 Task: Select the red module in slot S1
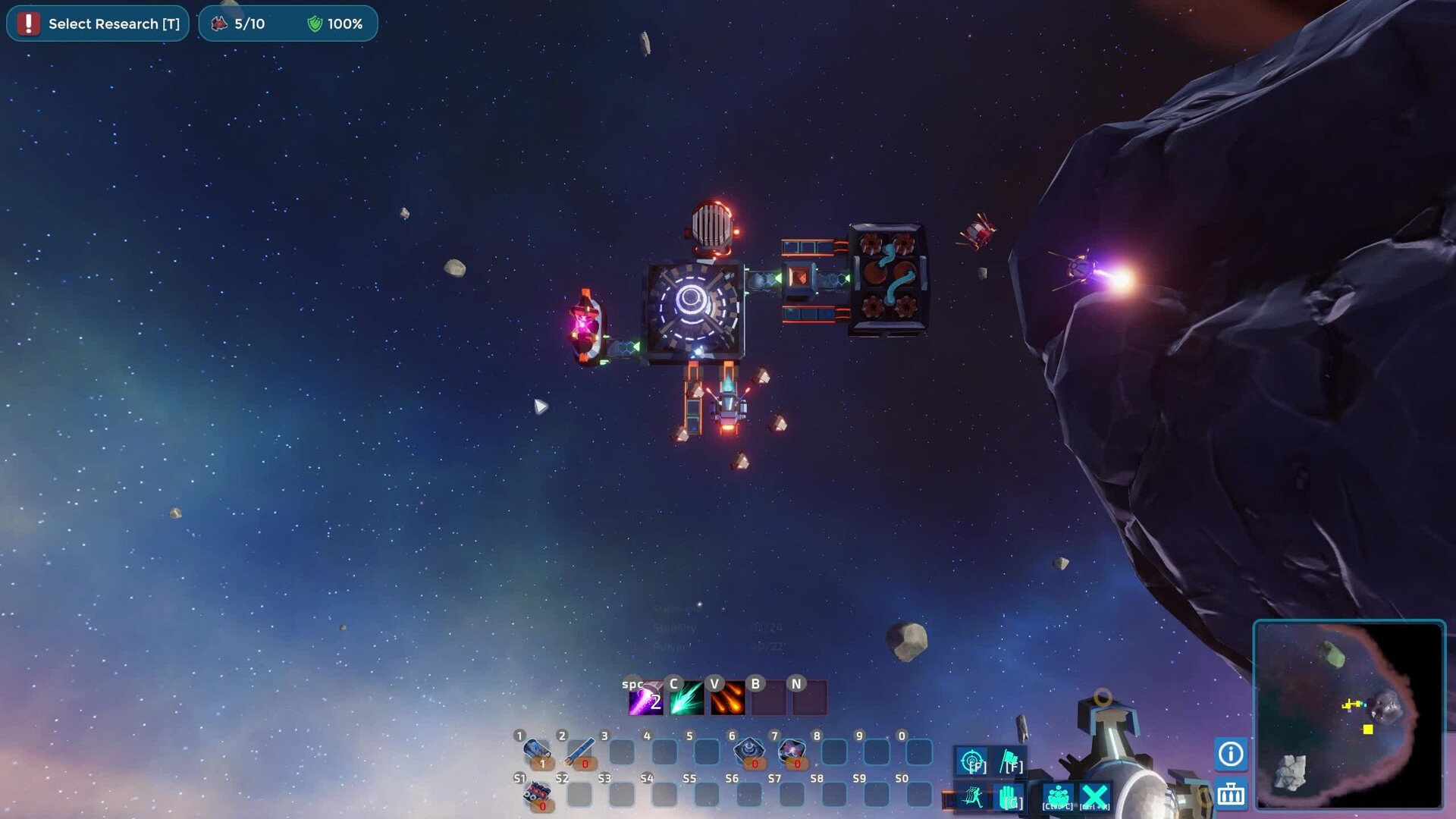click(x=537, y=794)
